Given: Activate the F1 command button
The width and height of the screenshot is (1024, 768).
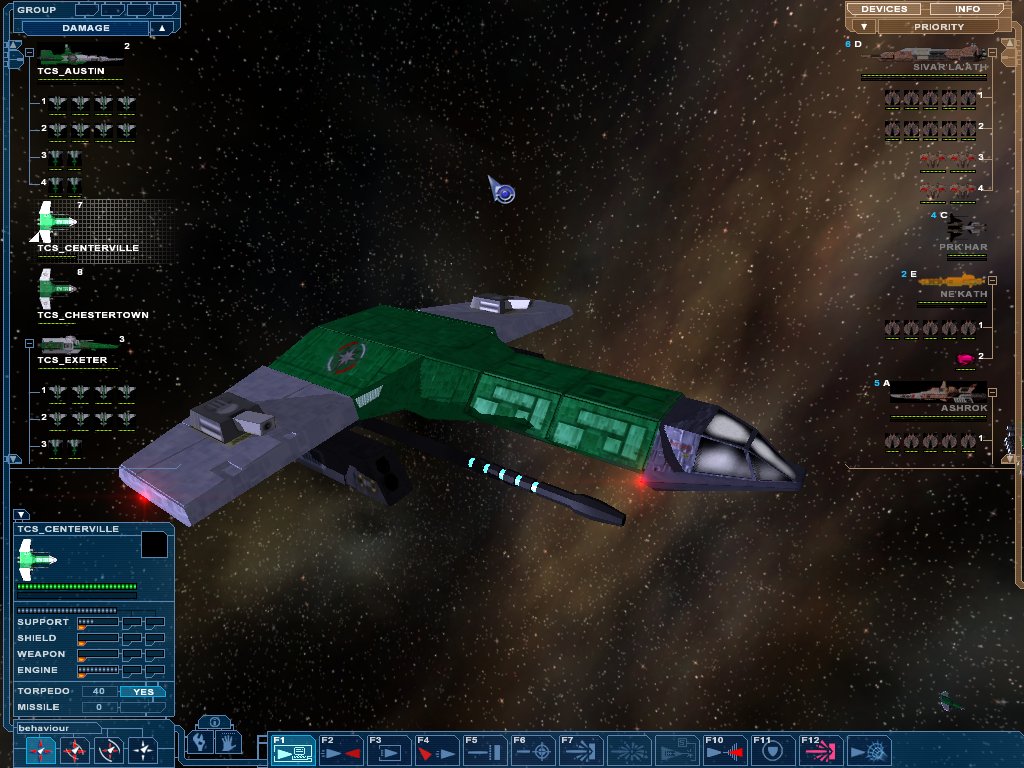Looking at the screenshot, I should pos(292,750).
